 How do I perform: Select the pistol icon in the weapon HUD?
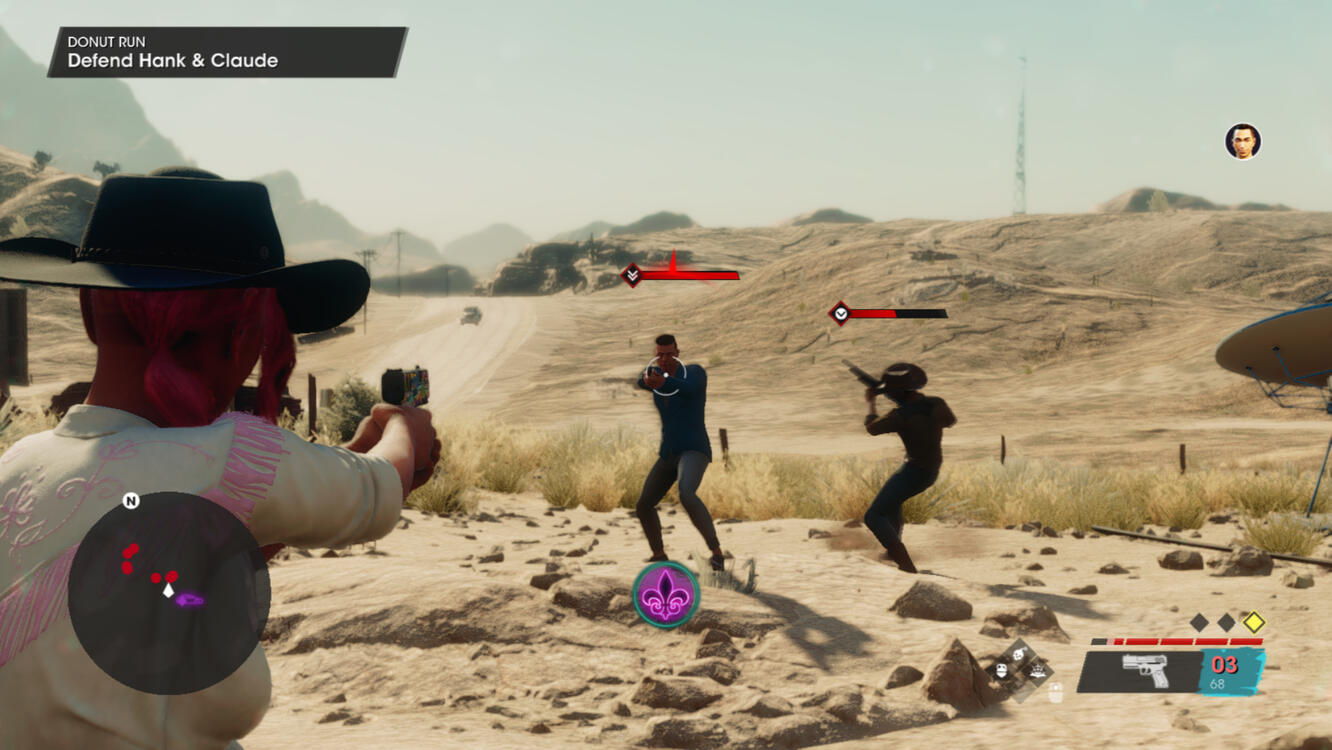point(1144,669)
